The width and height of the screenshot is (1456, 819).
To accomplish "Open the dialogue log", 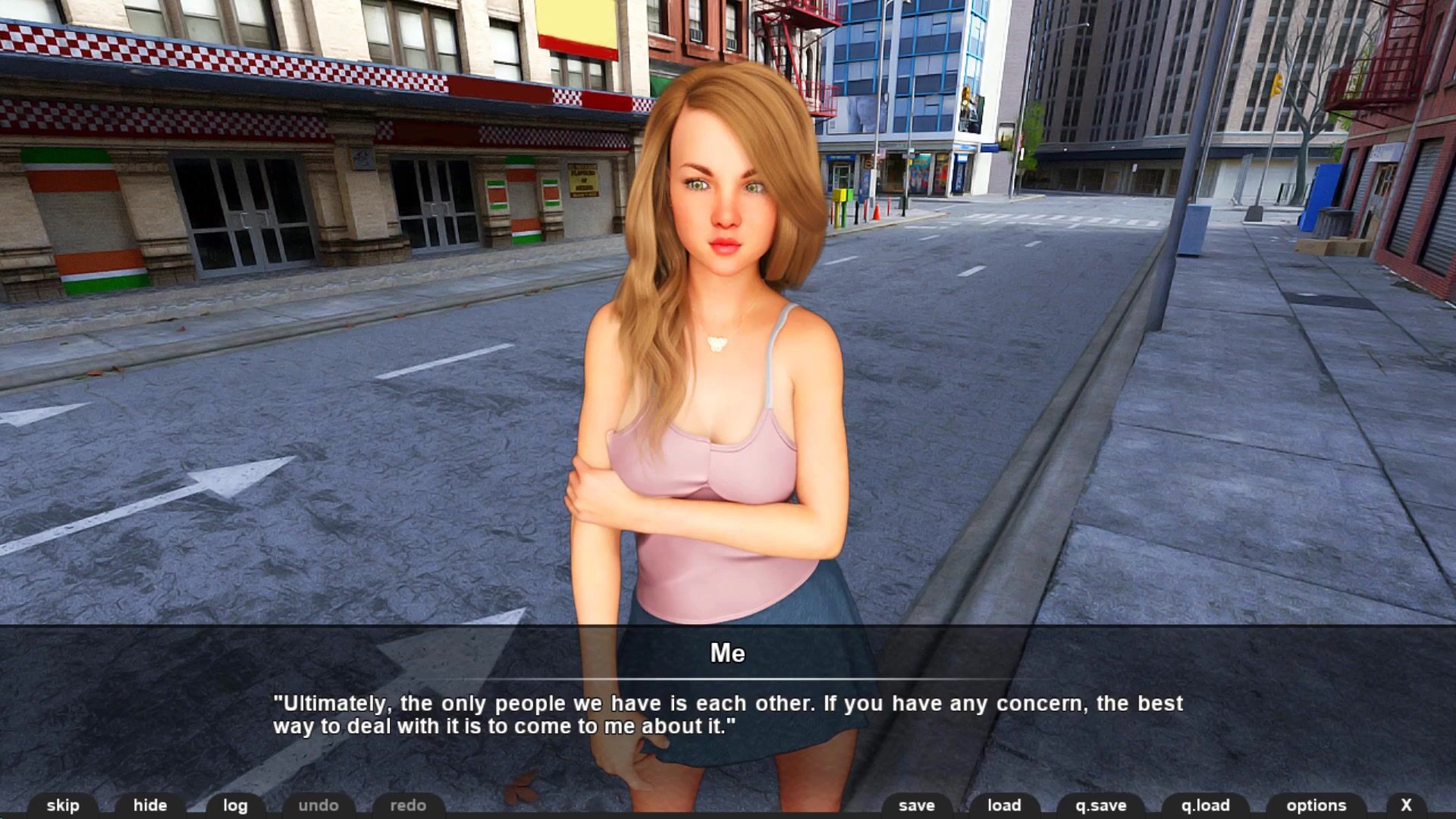I will 235,805.
